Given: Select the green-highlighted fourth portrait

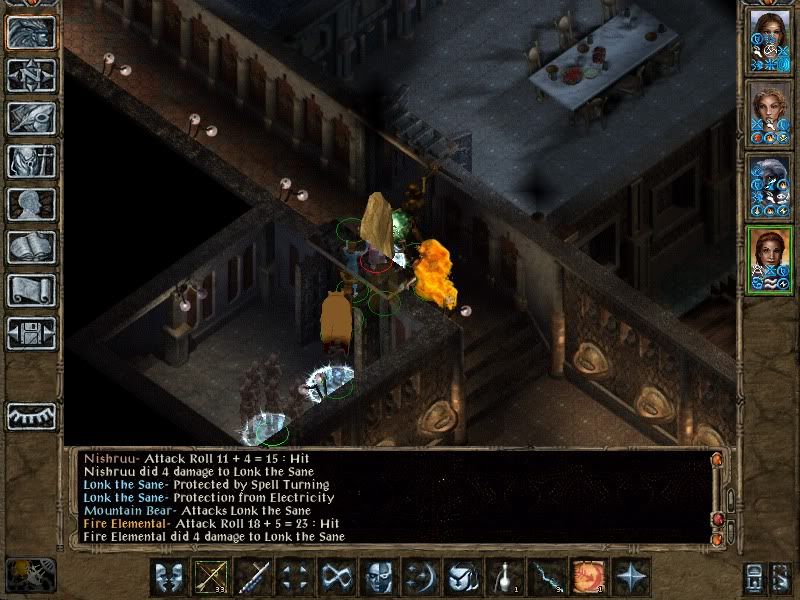Looking at the screenshot, I should (x=770, y=260).
